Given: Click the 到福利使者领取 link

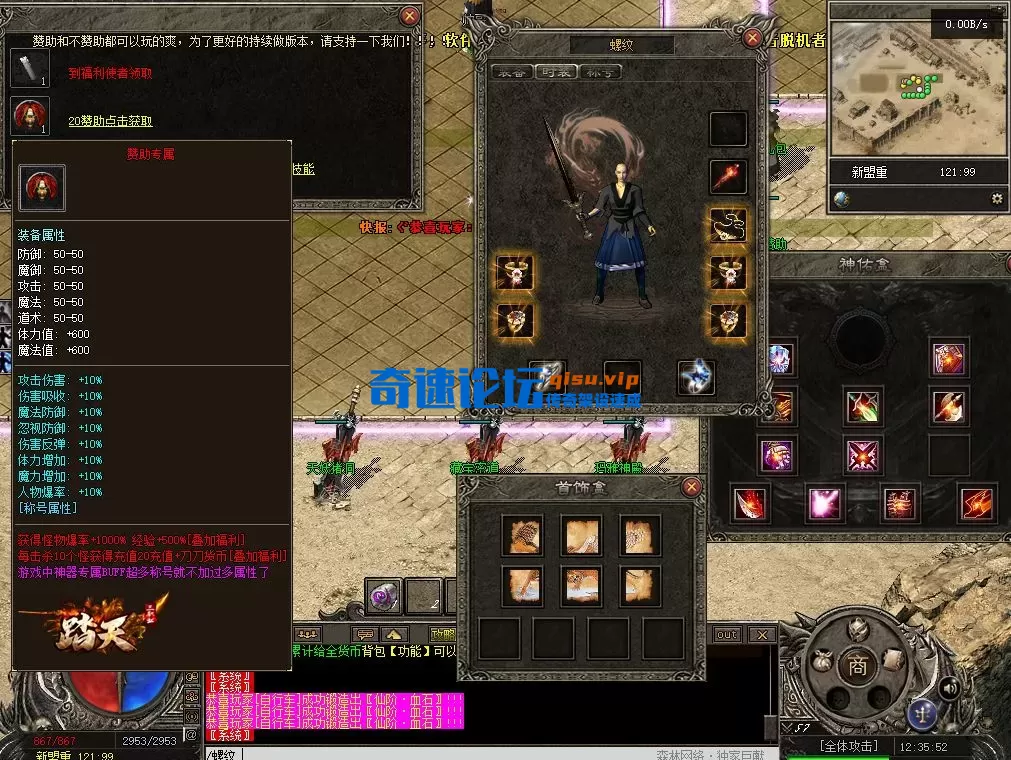Looking at the screenshot, I should coord(110,73).
